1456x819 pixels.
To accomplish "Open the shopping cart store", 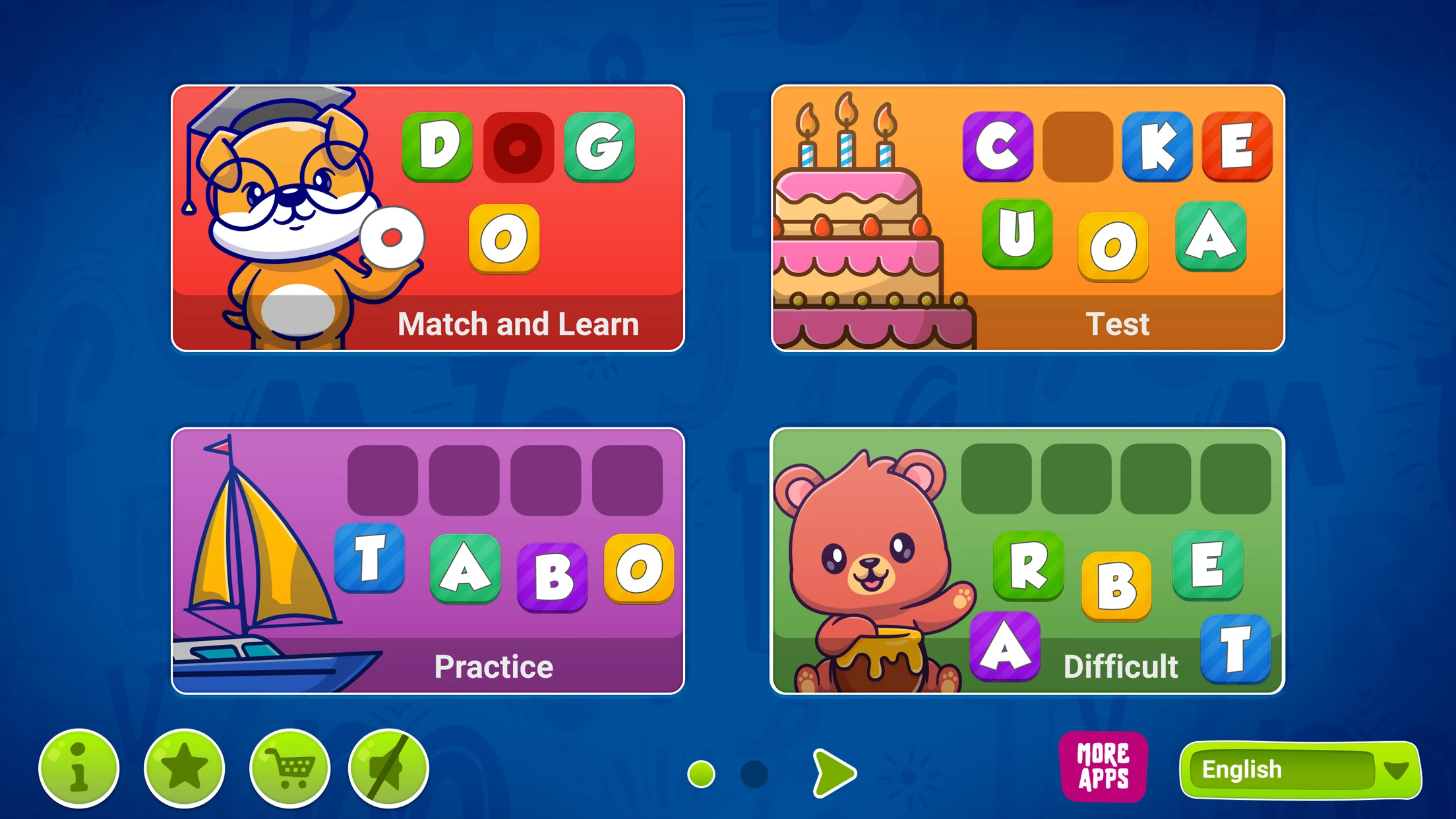I will [289, 768].
